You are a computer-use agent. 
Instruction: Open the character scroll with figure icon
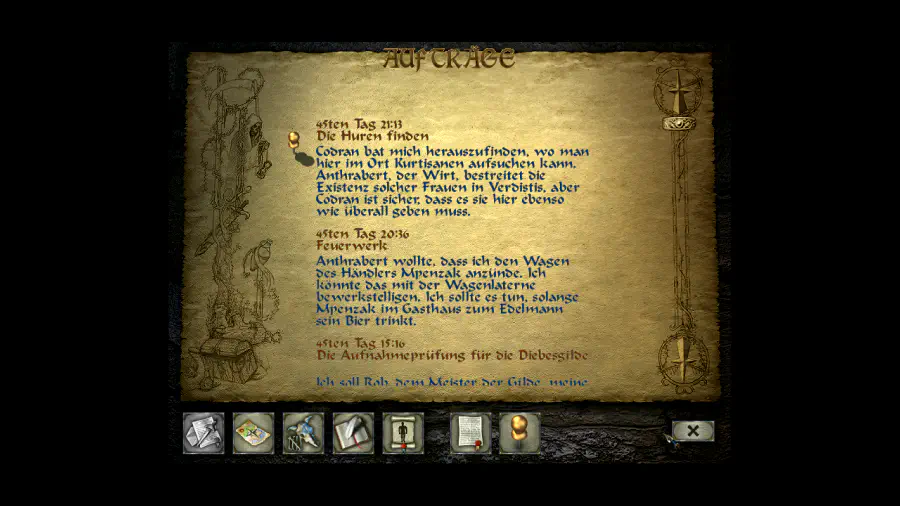click(x=403, y=433)
